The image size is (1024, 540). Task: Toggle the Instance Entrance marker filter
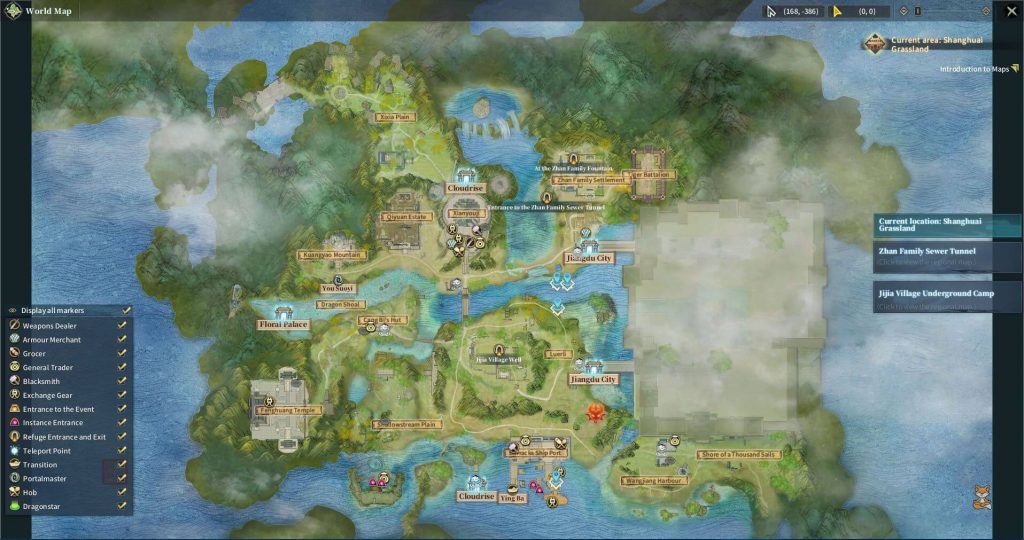pyautogui.click(x=121, y=423)
